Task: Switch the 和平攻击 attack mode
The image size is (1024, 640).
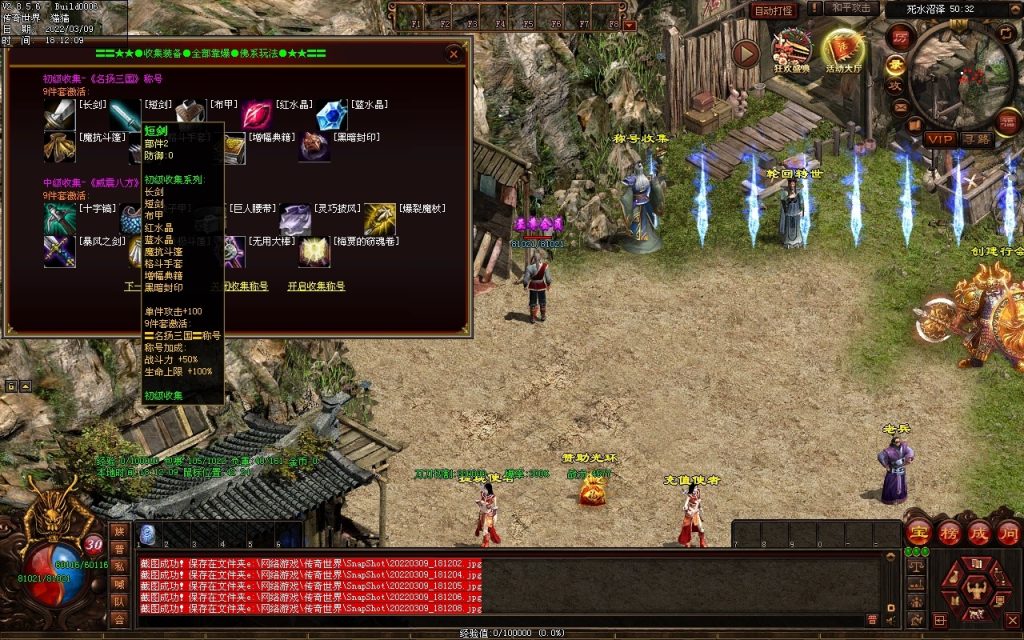Action: coord(853,9)
